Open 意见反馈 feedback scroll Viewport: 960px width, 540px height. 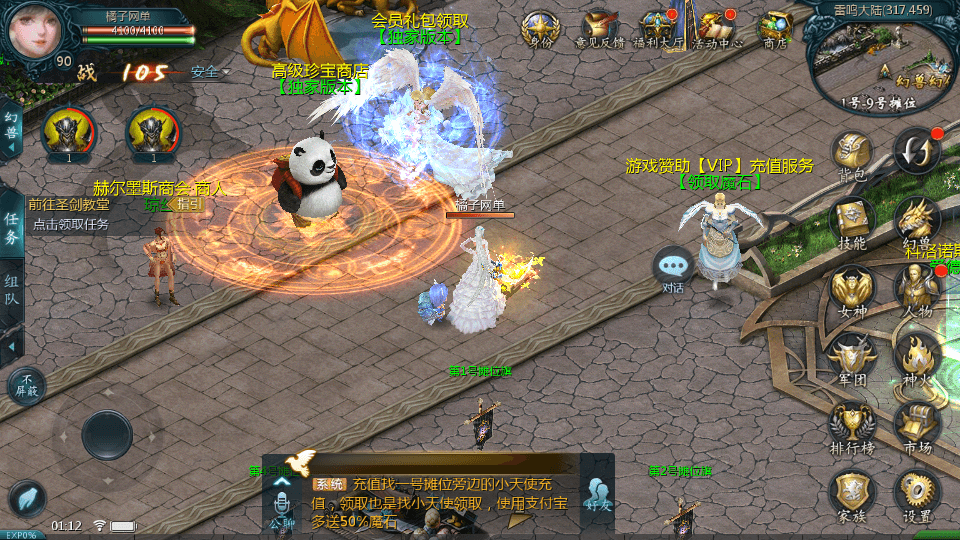coord(601,29)
